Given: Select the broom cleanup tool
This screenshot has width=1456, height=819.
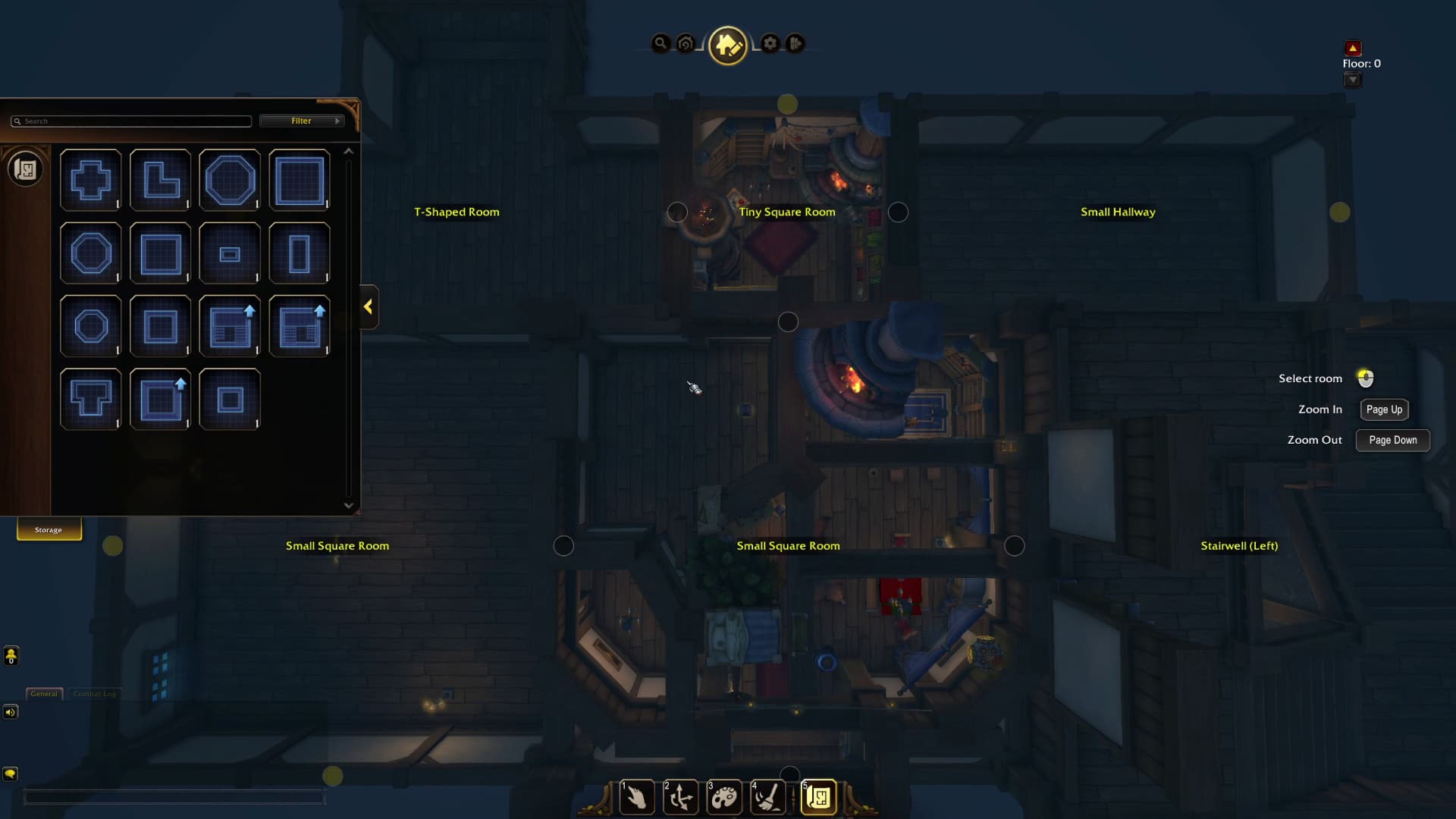Looking at the screenshot, I should 767,798.
